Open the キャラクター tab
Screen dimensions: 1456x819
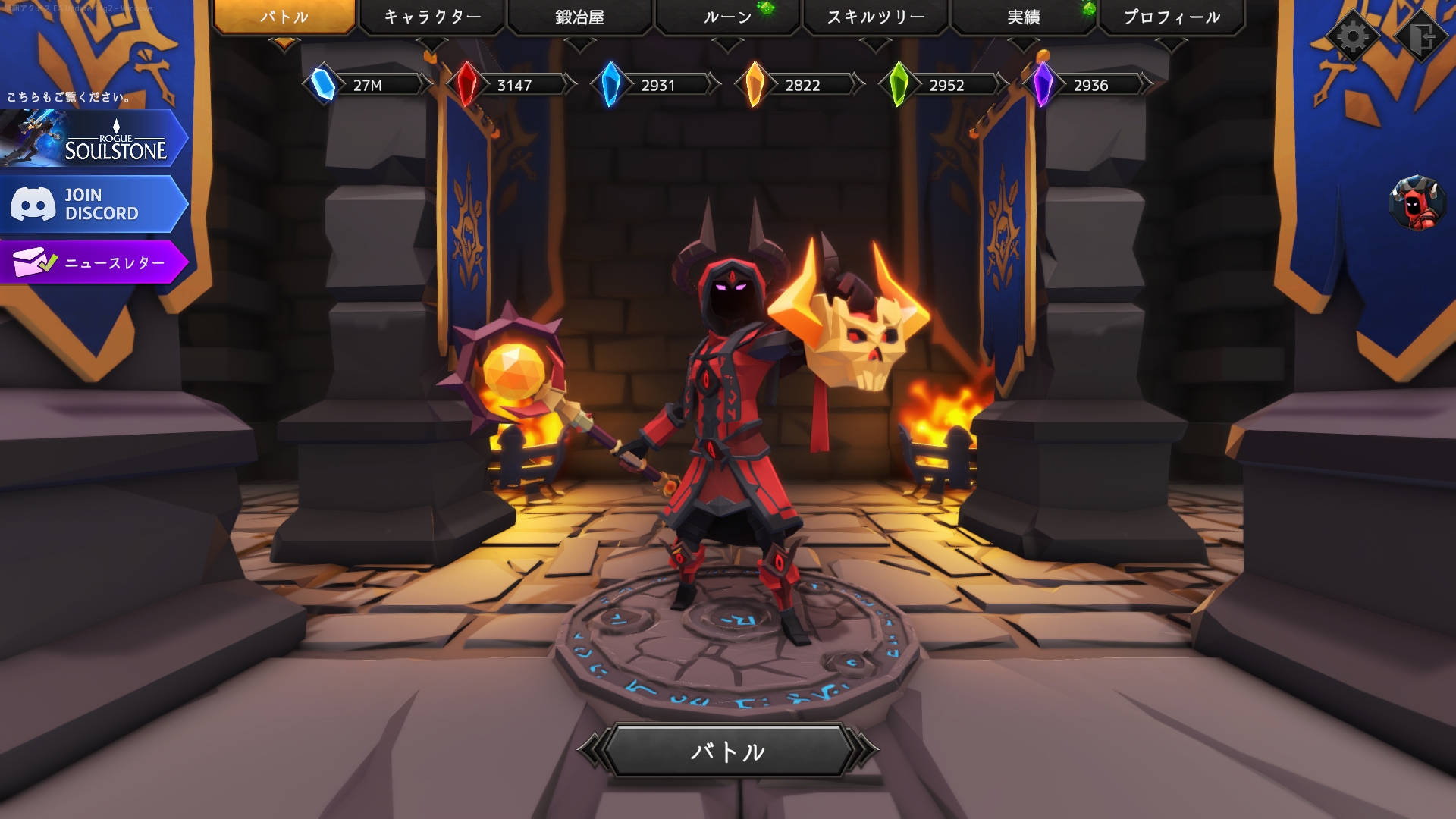click(x=432, y=17)
